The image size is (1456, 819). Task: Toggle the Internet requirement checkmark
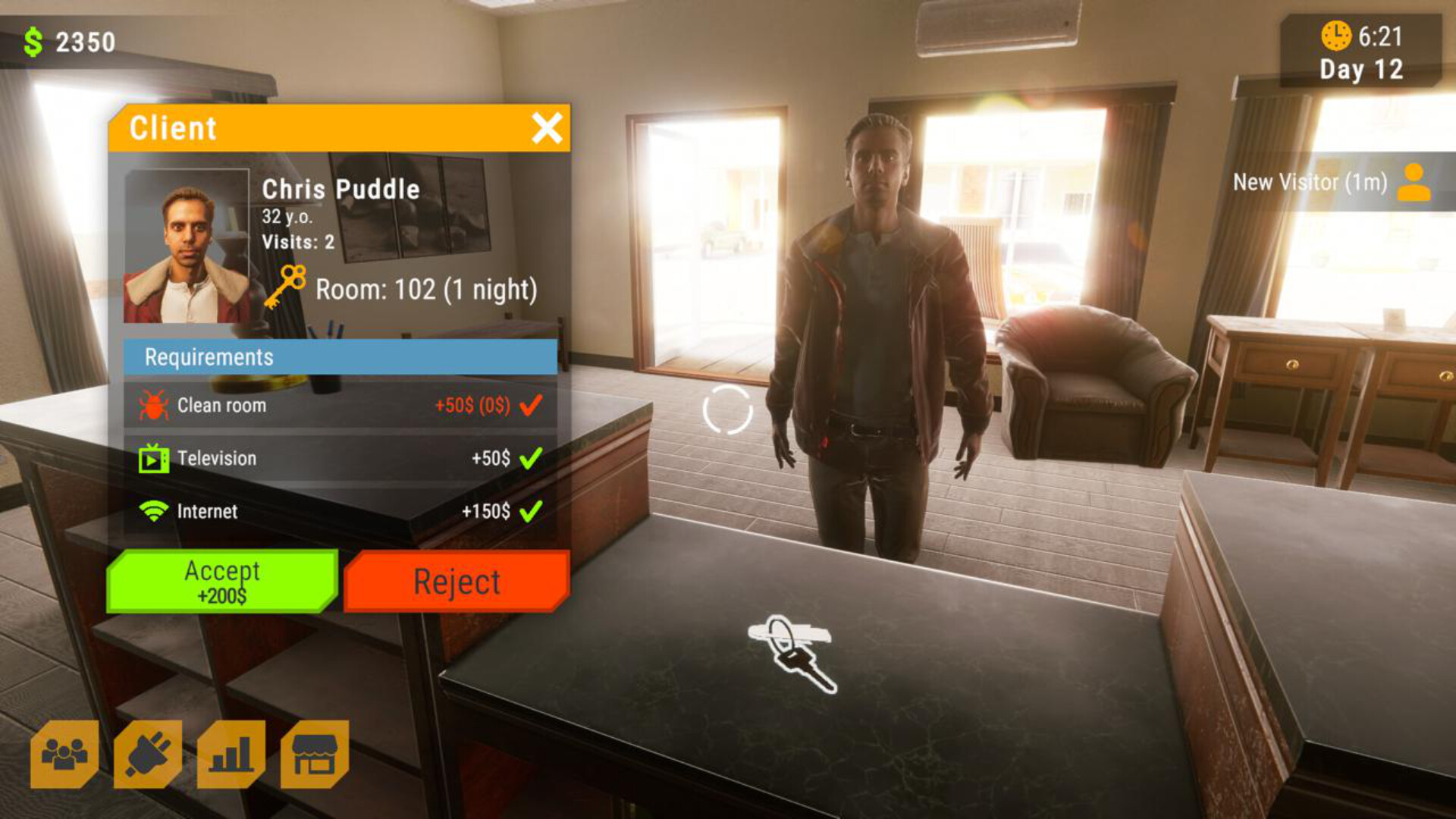click(531, 511)
